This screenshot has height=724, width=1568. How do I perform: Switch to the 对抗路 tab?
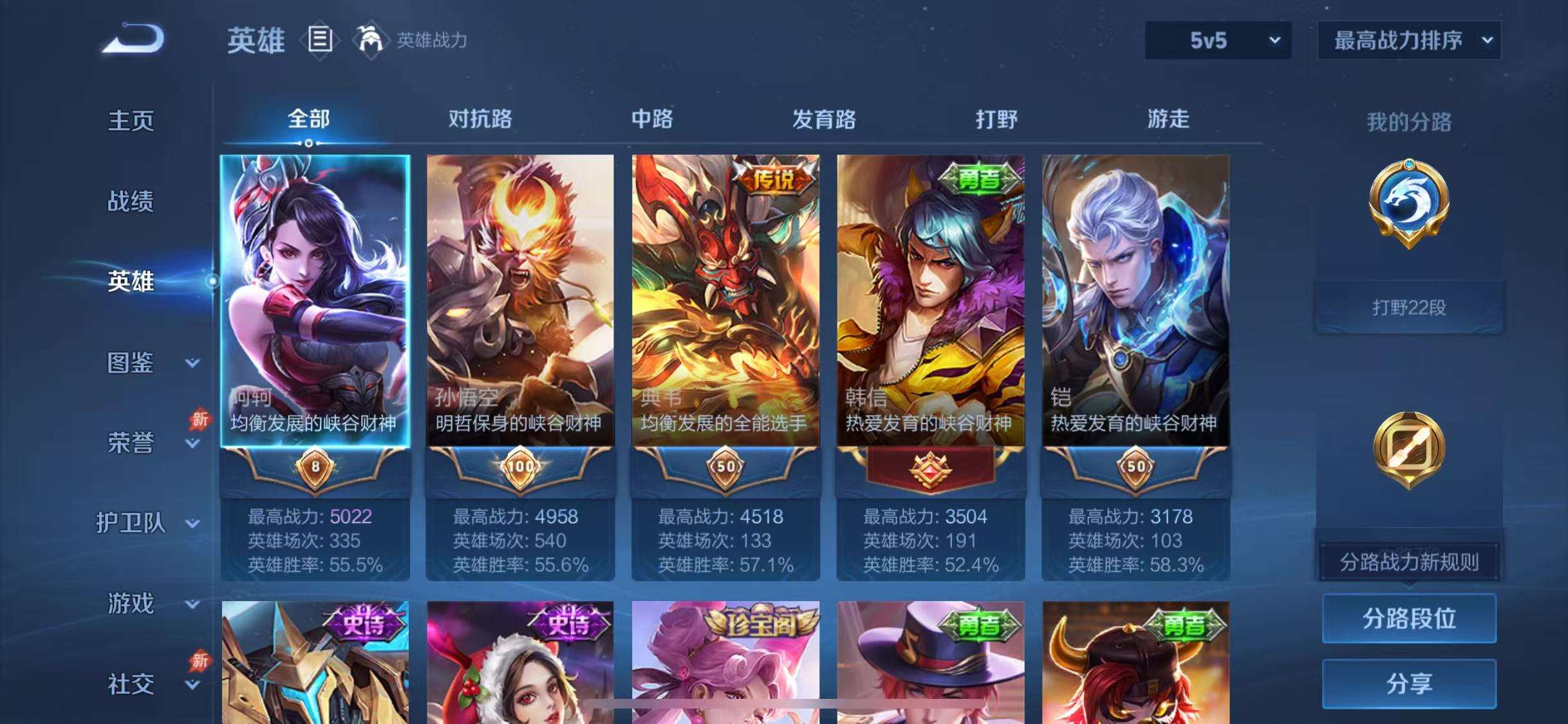(x=480, y=119)
